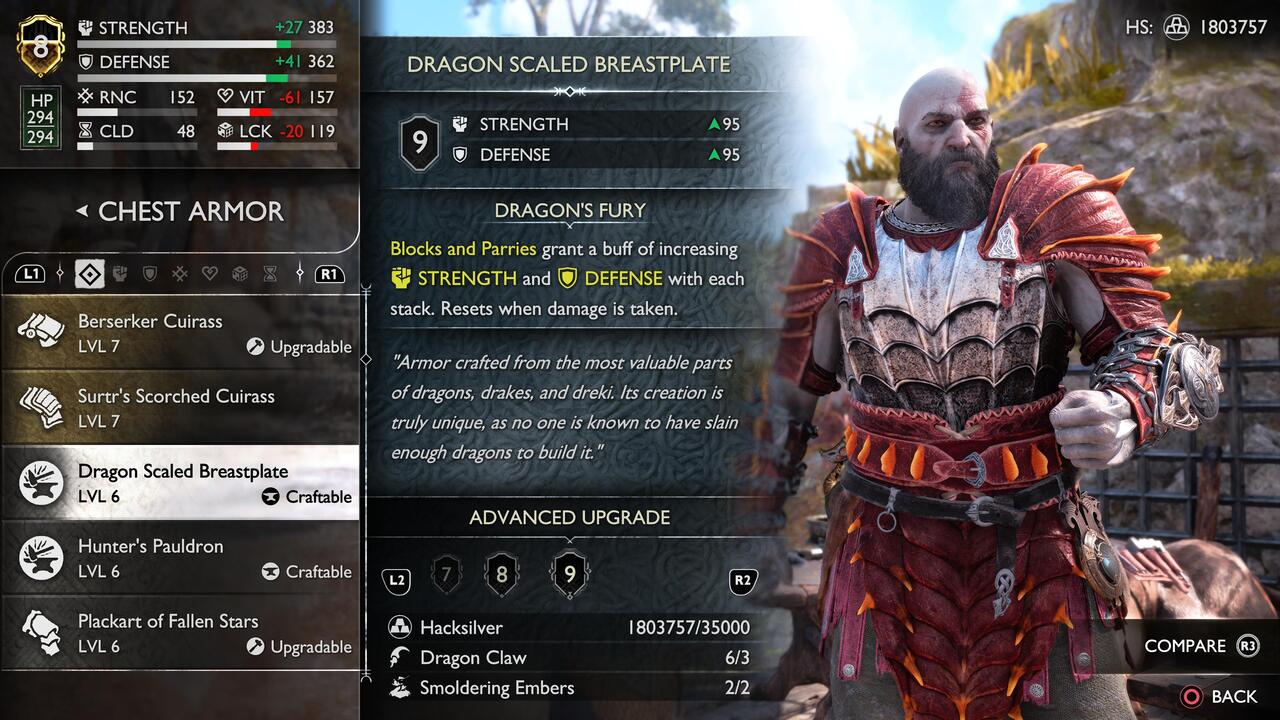Click the Smoldering Embers resource icon
Viewport: 1280px width, 720px height.
[399, 688]
